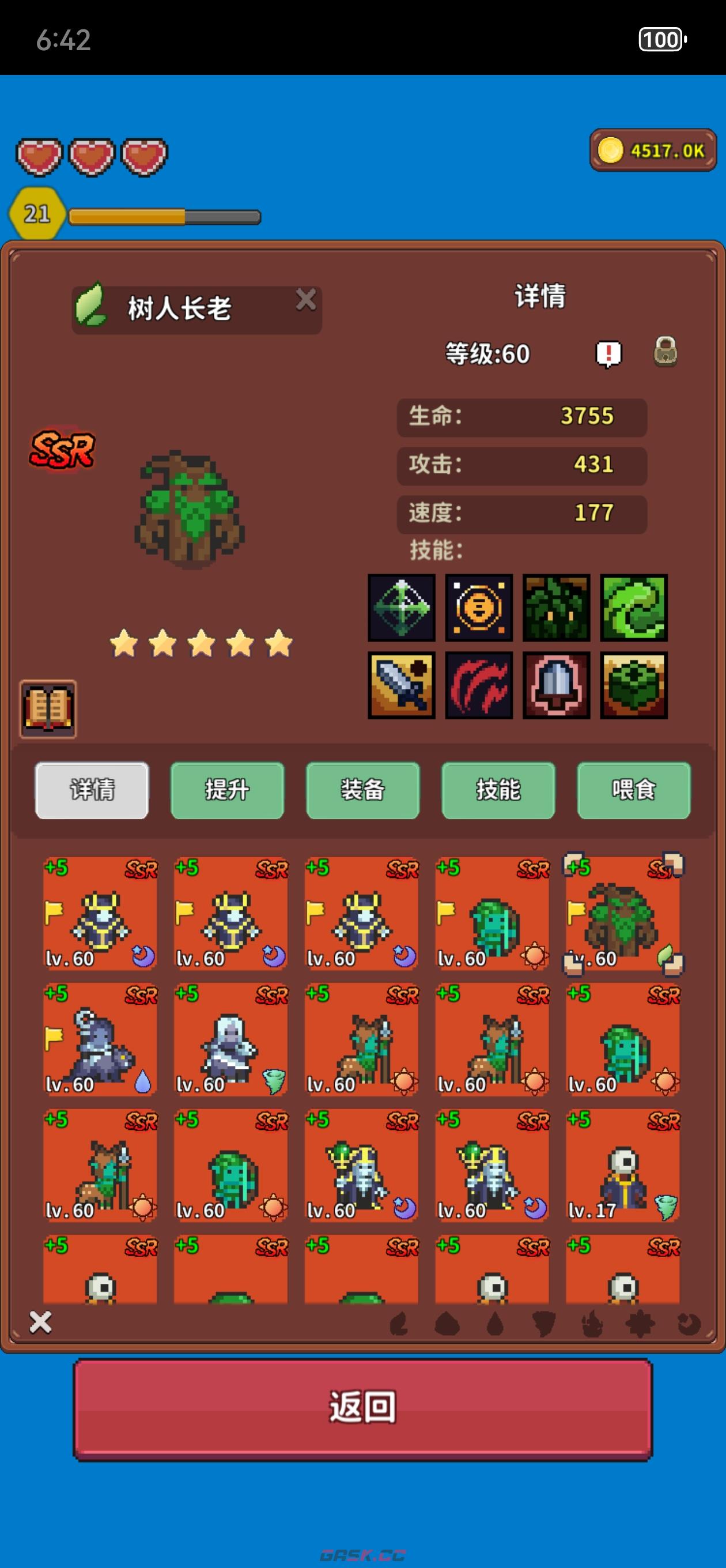Close the panel with the white X
This screenshot has height=1568, width=726.
tap(40, 1322)
